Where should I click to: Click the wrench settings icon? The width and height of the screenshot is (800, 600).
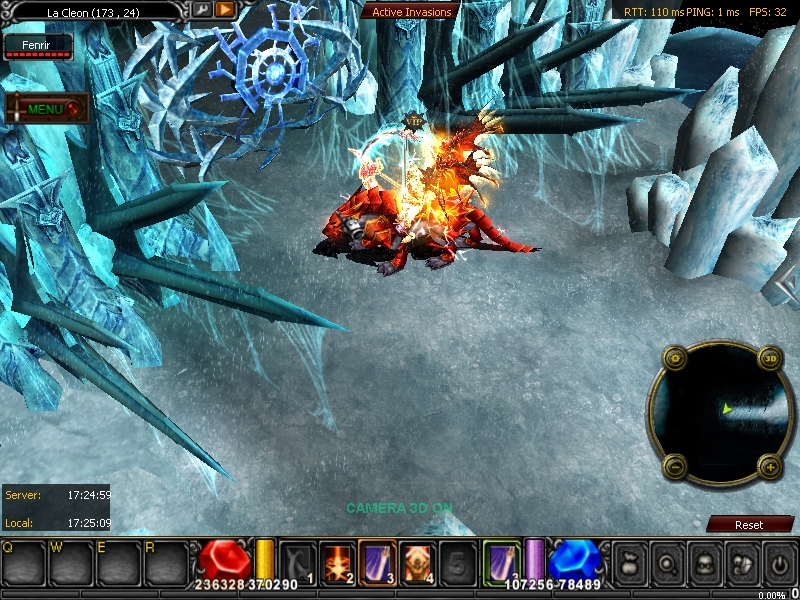click(x=202, y=10)
